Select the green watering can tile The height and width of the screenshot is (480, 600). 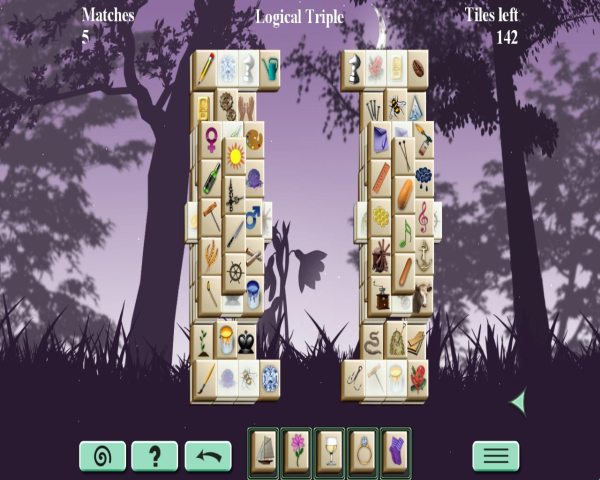pos(270,68)
